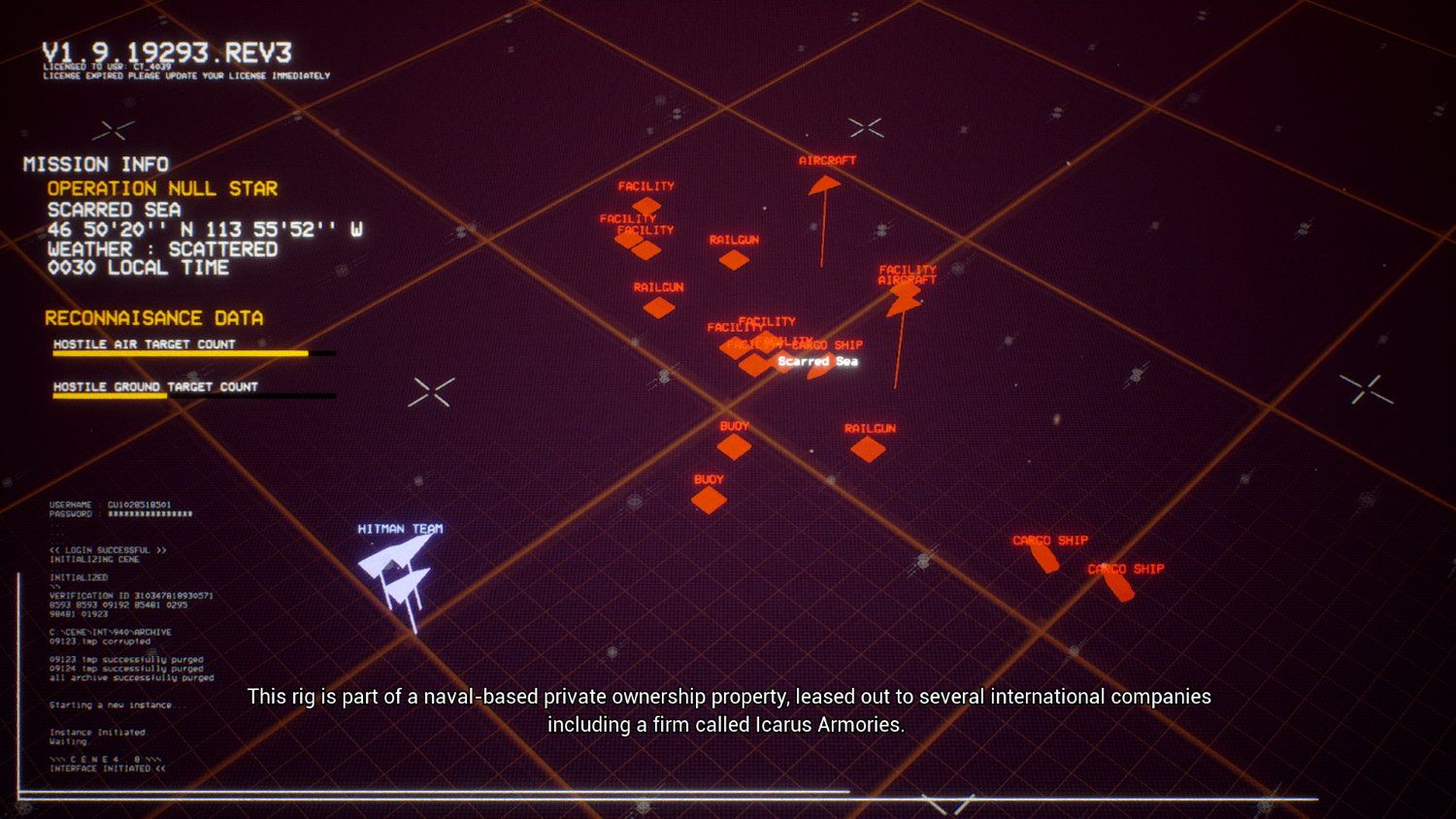Open the RECONNAISANCE DATA section header
This screenshot has width=1456, height=819.
tap(154, 317)
